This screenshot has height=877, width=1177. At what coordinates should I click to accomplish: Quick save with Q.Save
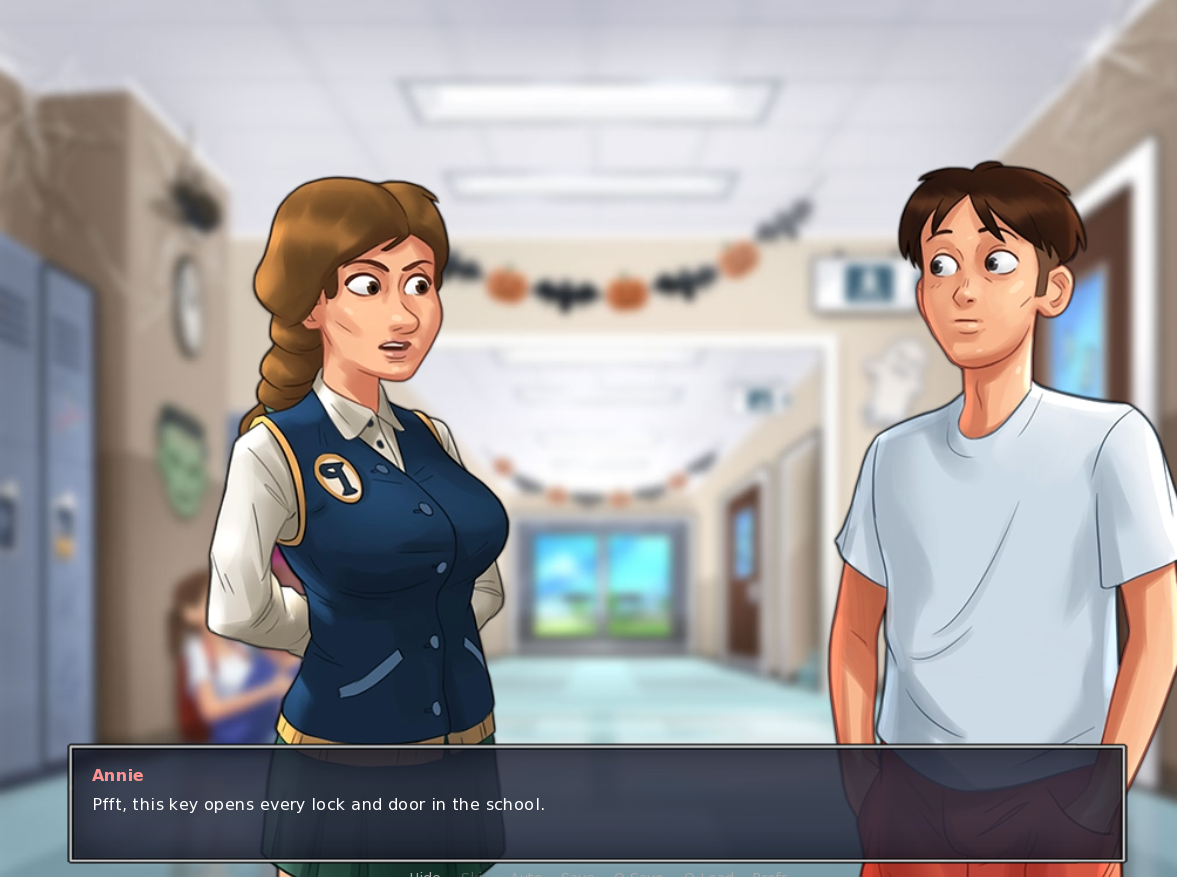(x=639, y=873)
